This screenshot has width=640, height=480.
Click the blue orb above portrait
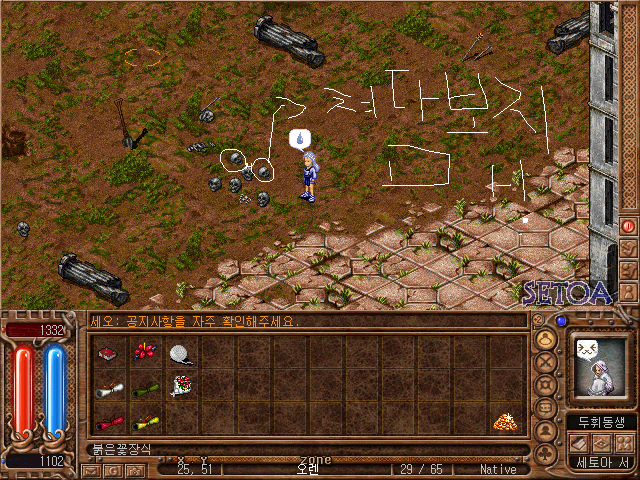click(x=561, y=321)
